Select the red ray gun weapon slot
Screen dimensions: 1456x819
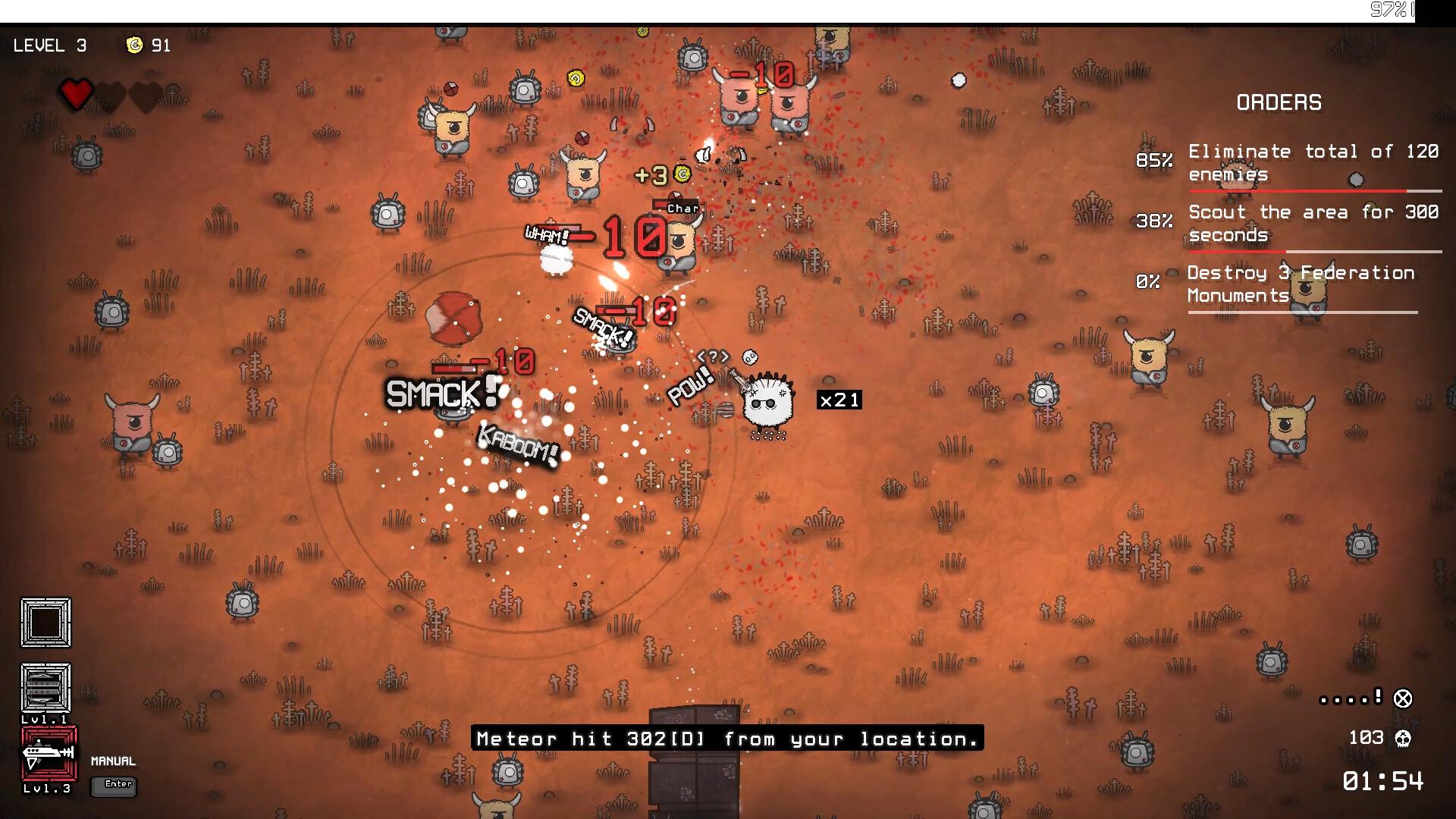pos(49,753)
